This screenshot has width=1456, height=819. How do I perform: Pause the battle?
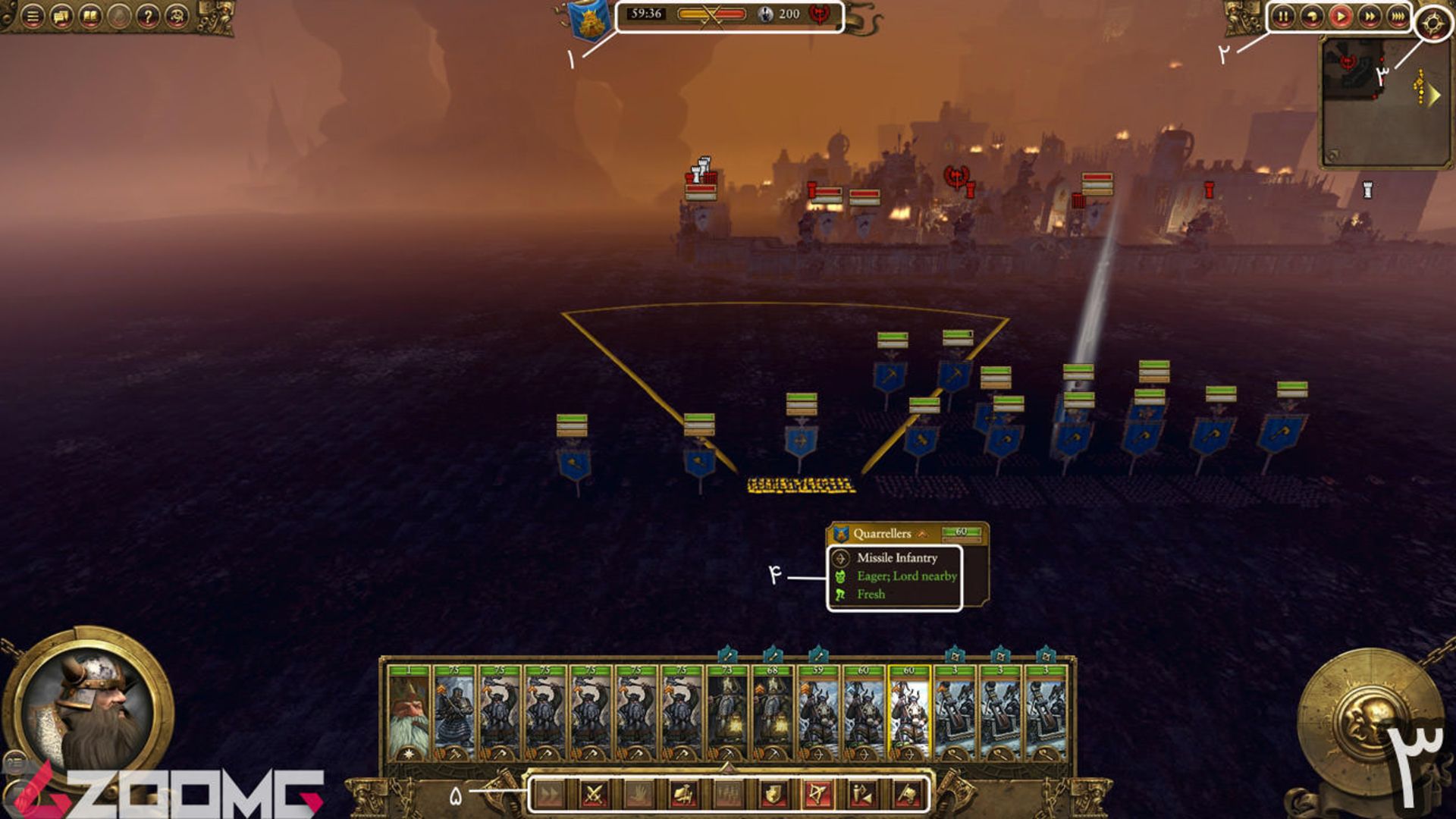(x=1282, y=16)
